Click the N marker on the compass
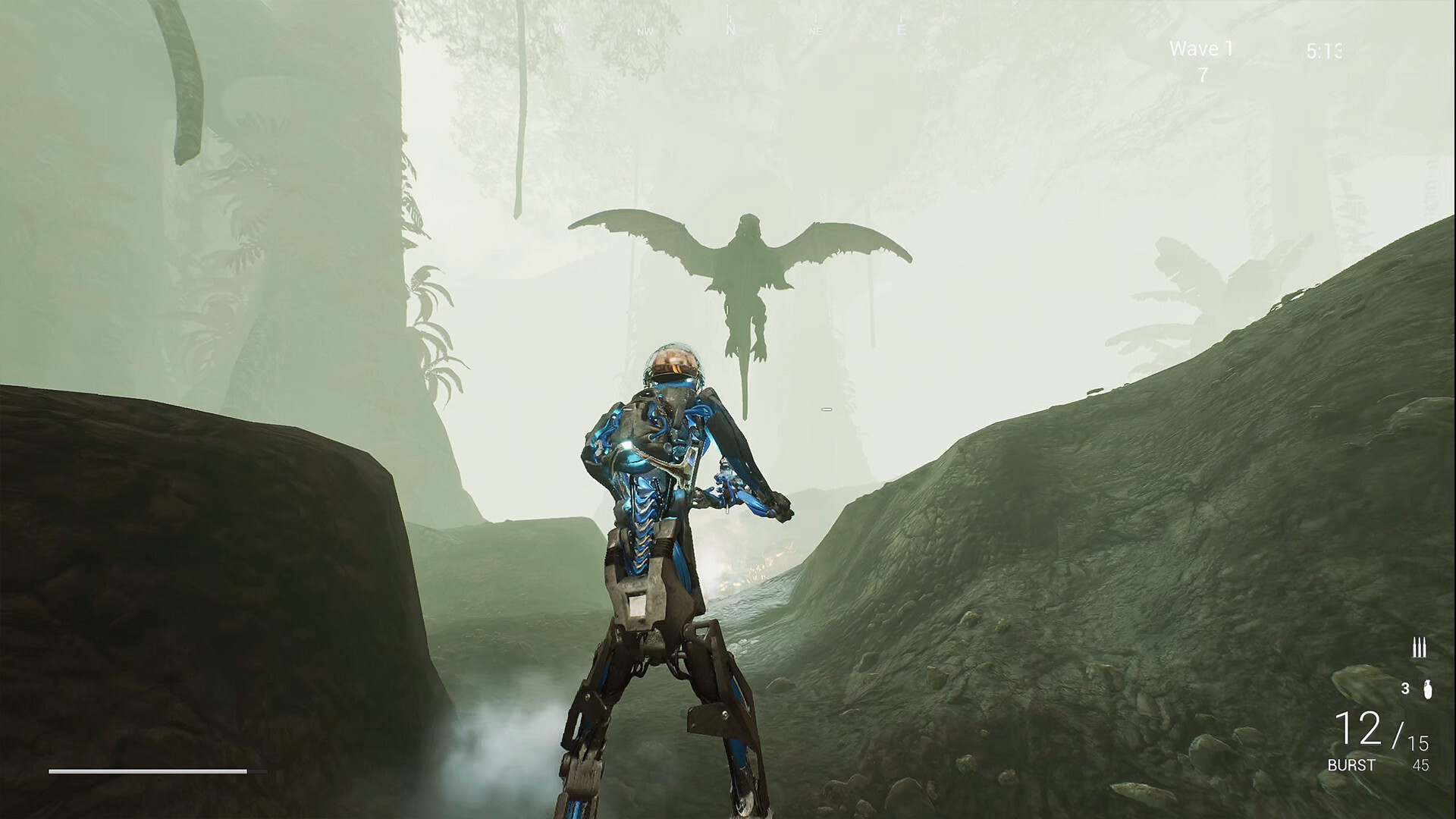 click(x=730, y=29)
